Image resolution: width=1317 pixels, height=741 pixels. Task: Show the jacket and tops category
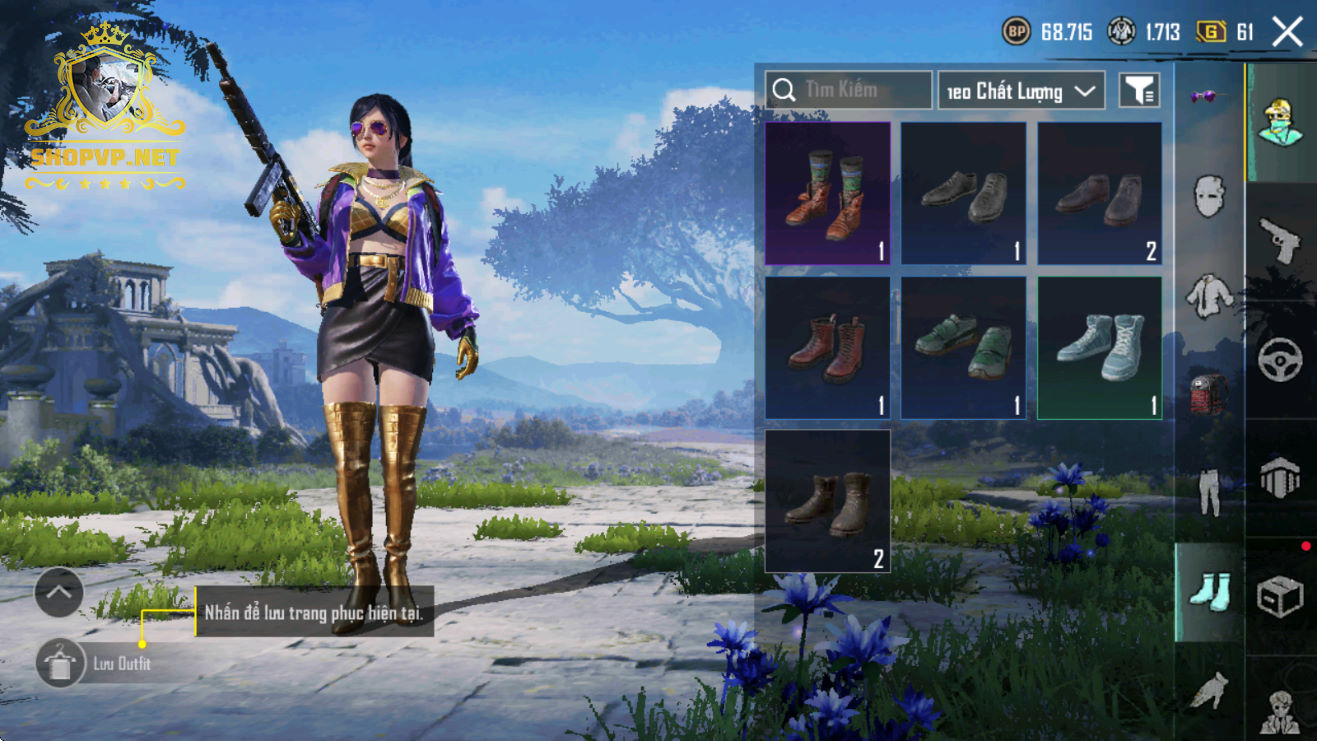[x=1210, y=295]
